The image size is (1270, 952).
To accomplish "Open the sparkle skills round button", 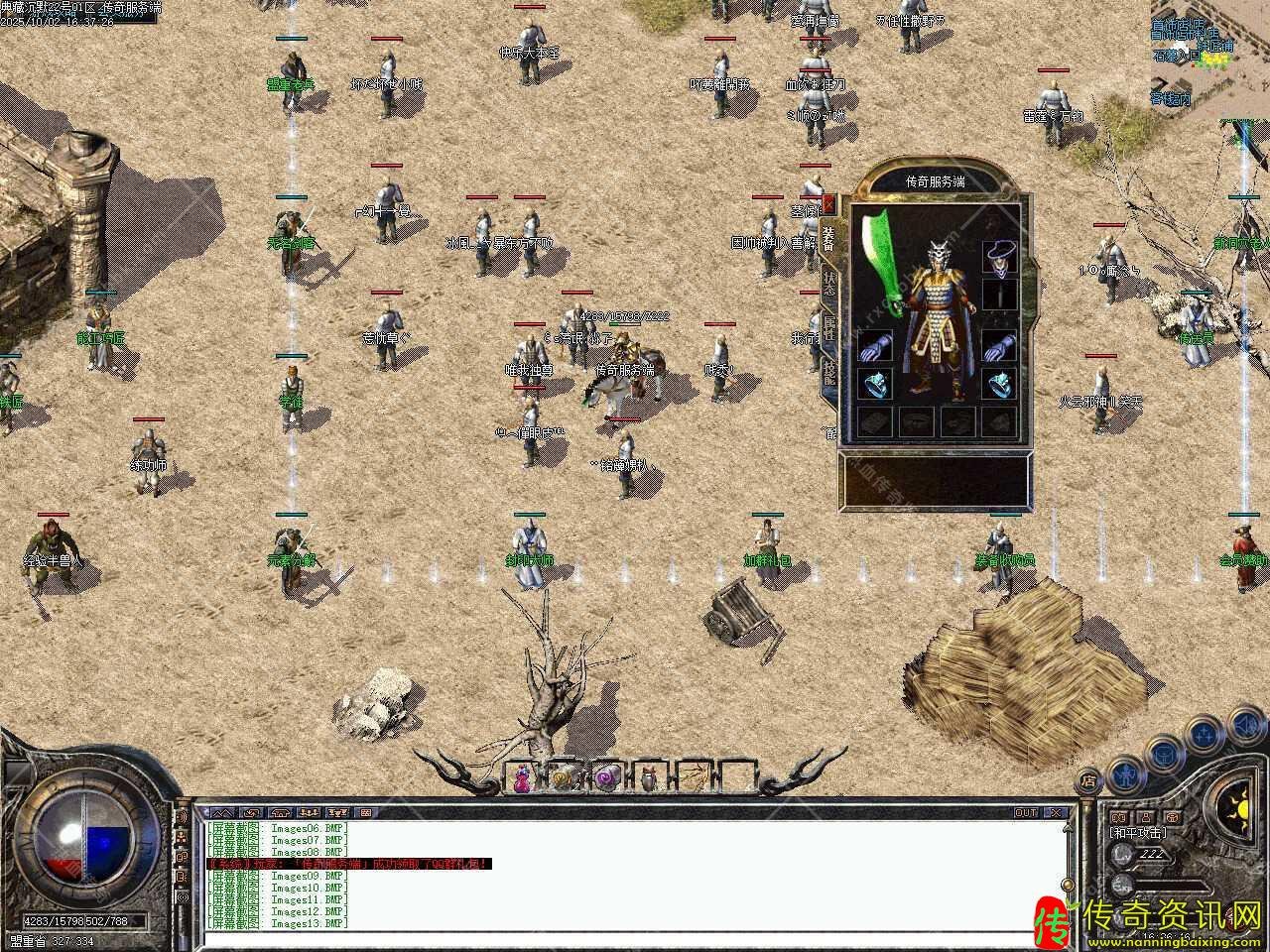I will pos(1204,735).
